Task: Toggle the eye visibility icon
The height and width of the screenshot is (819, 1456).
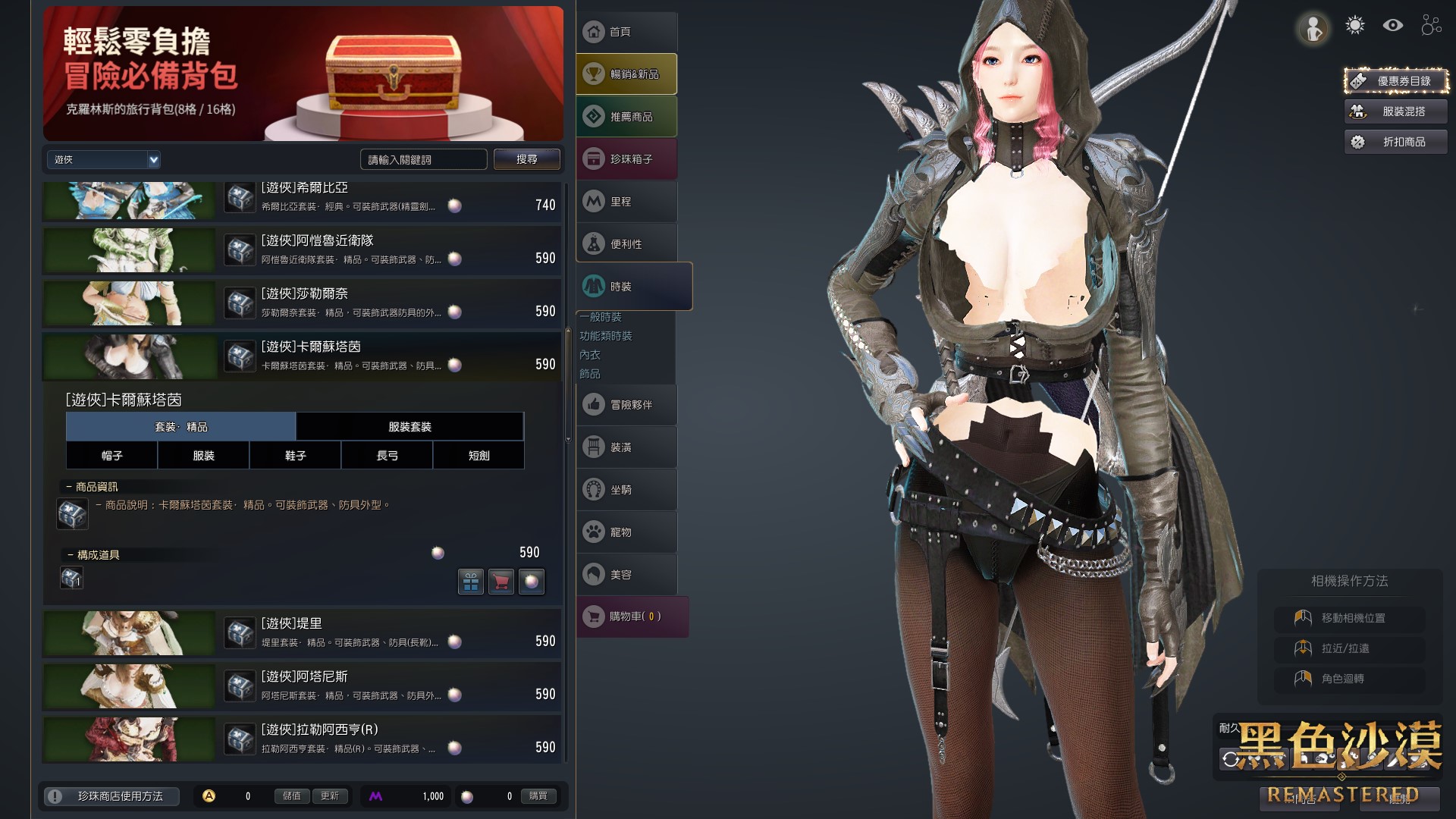Action: pos(1392,26)
